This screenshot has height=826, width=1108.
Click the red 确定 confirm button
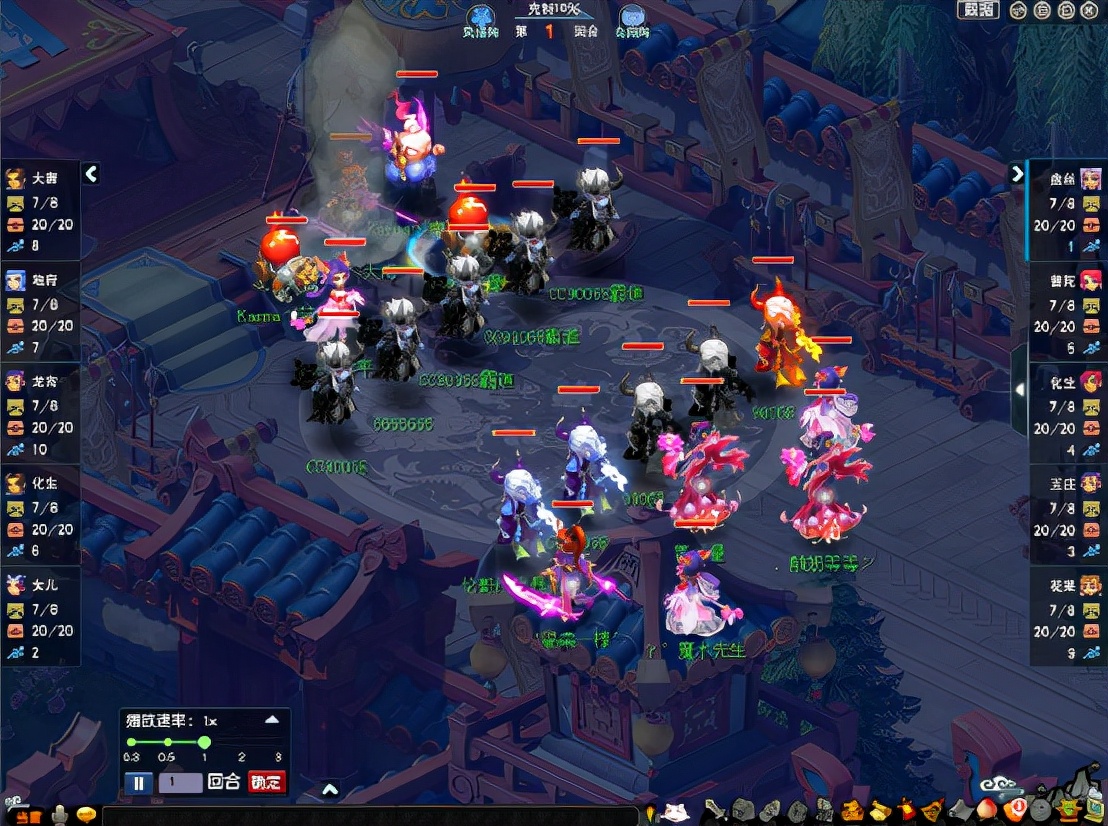(266, 782)
